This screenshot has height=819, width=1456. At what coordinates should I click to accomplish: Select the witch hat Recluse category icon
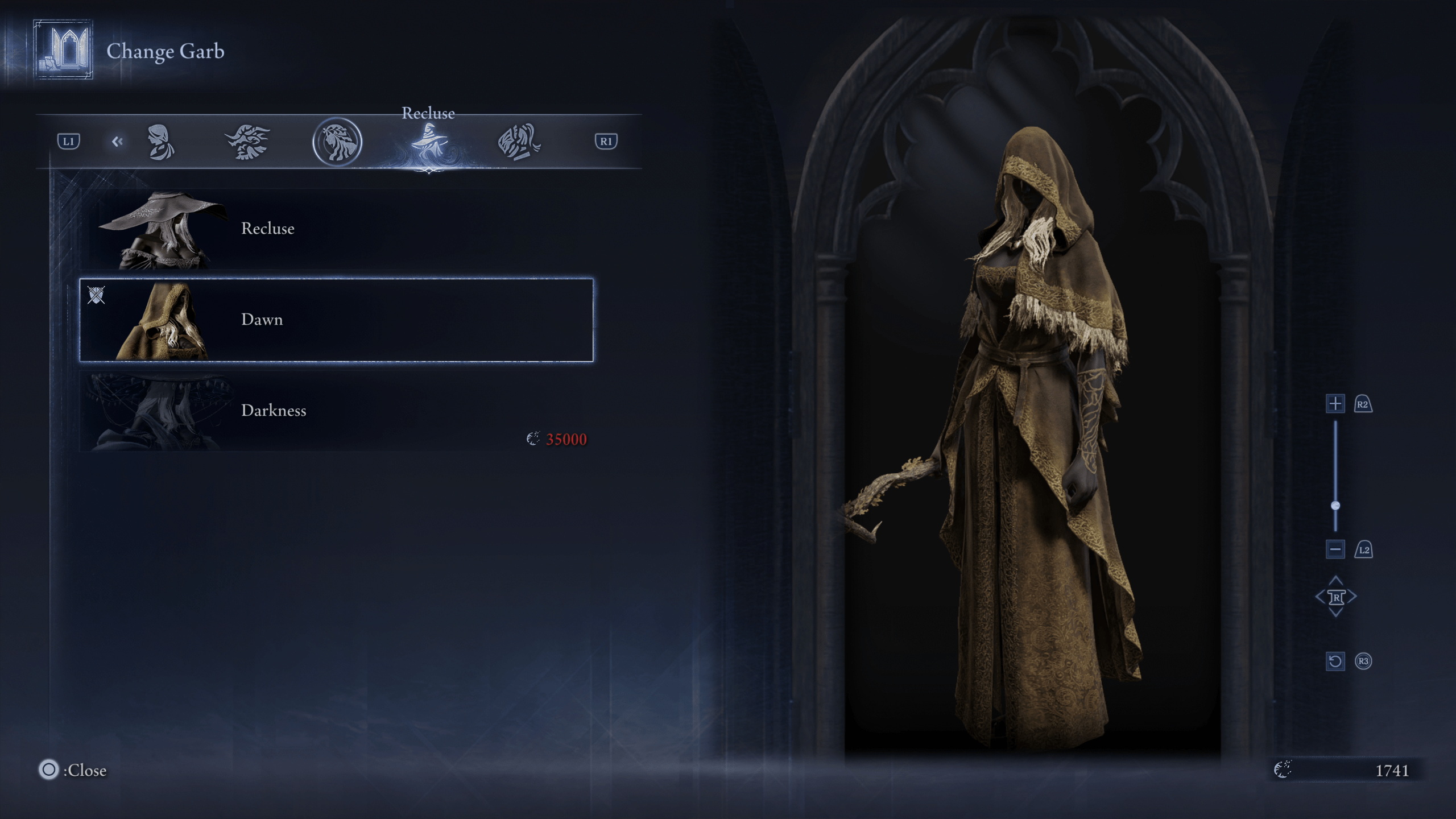pyautogui.click(x=430, y=141)
